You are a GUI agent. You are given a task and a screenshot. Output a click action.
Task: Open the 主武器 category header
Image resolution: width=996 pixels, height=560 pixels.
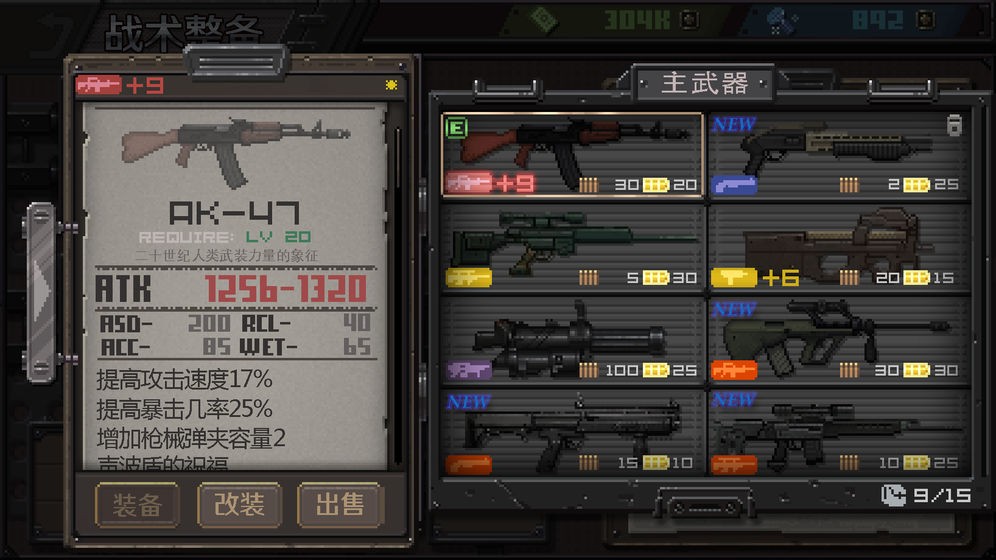point(705,84)
